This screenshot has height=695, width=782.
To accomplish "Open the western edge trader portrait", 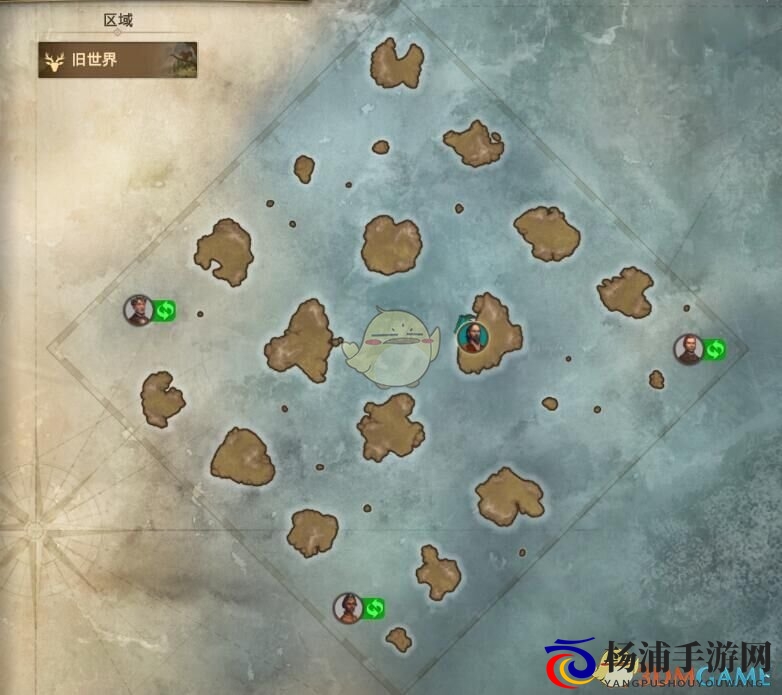I will point(139,310).
